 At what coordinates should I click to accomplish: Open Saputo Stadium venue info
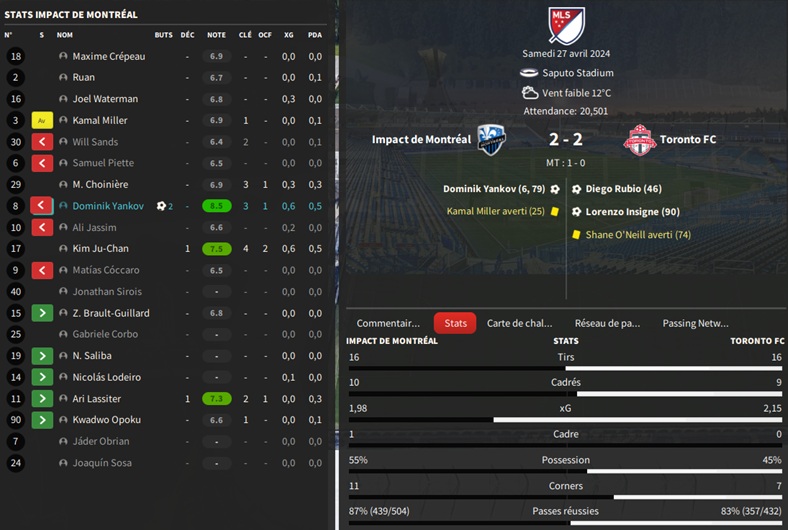[x=578, y=73]
